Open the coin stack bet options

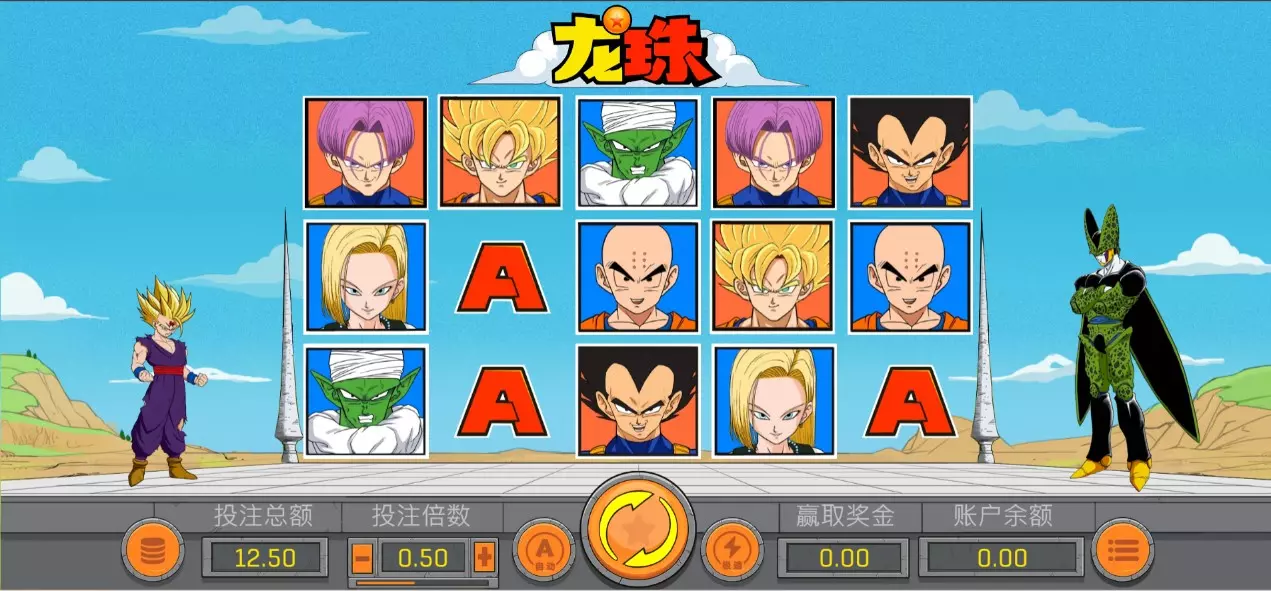point(153,549)
